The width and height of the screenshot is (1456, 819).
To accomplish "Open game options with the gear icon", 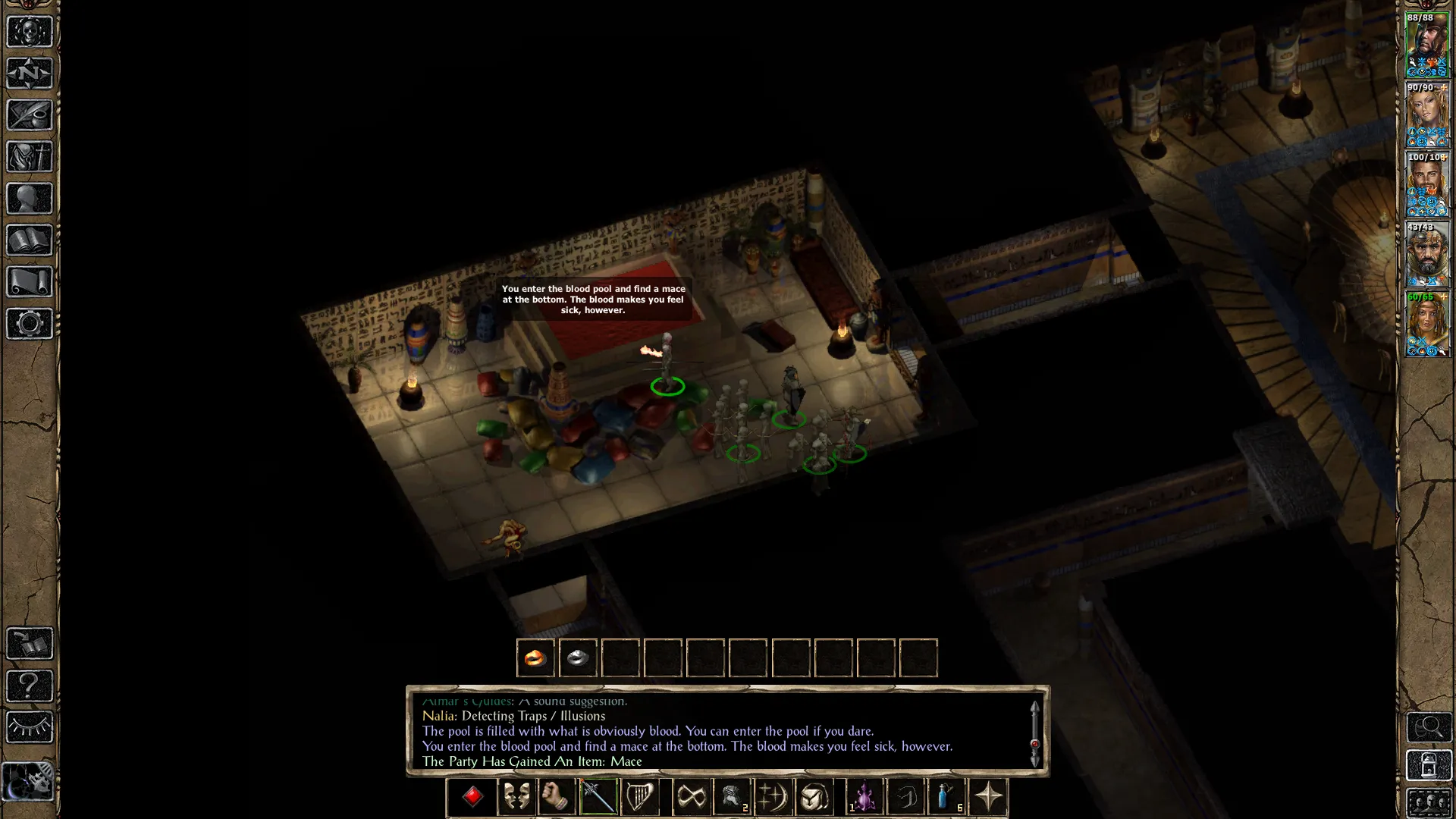I will pyautogui.click(x=30, y=324).
